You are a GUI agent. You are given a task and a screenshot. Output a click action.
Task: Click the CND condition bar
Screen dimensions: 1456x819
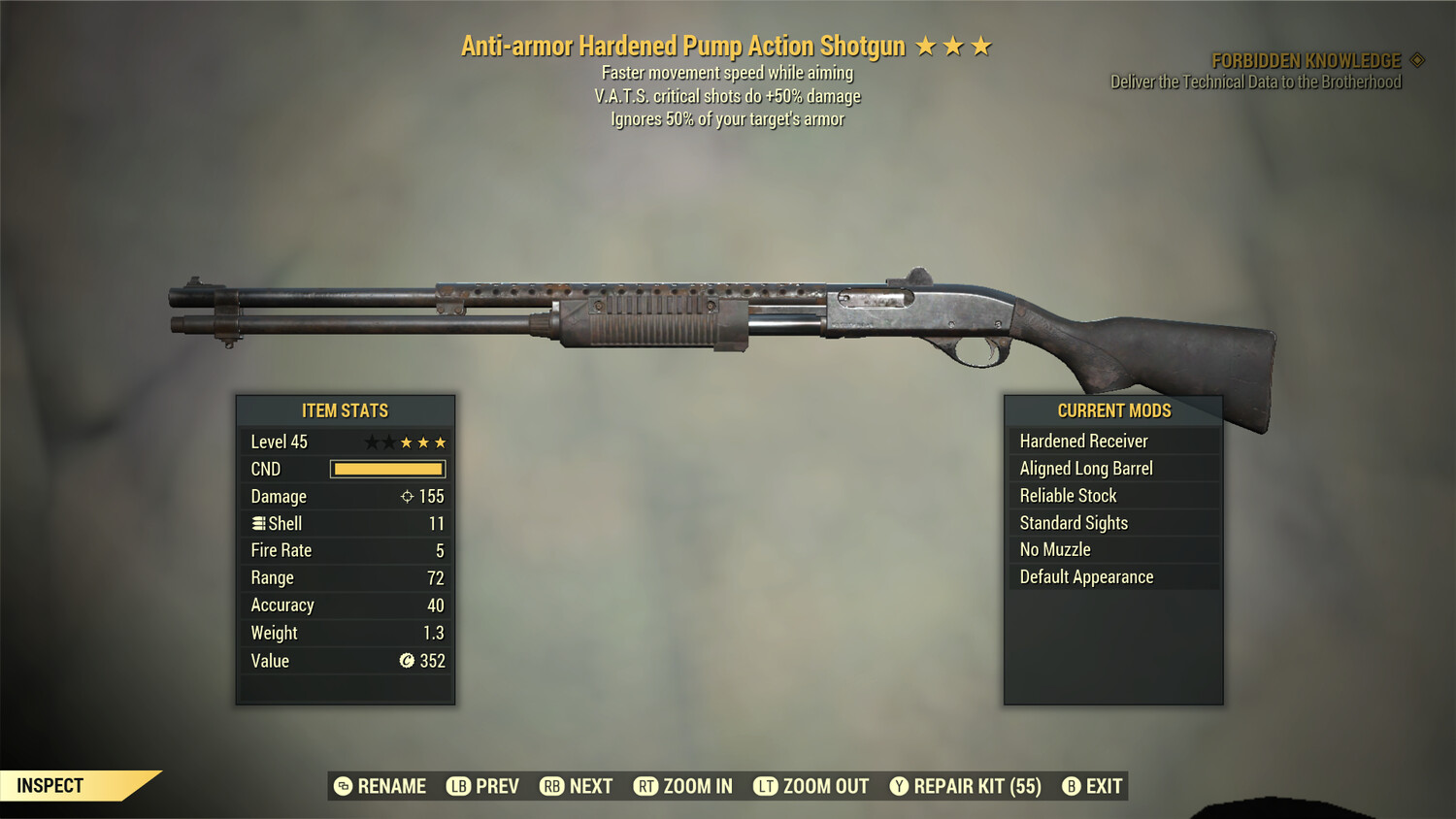coord(388,469)
